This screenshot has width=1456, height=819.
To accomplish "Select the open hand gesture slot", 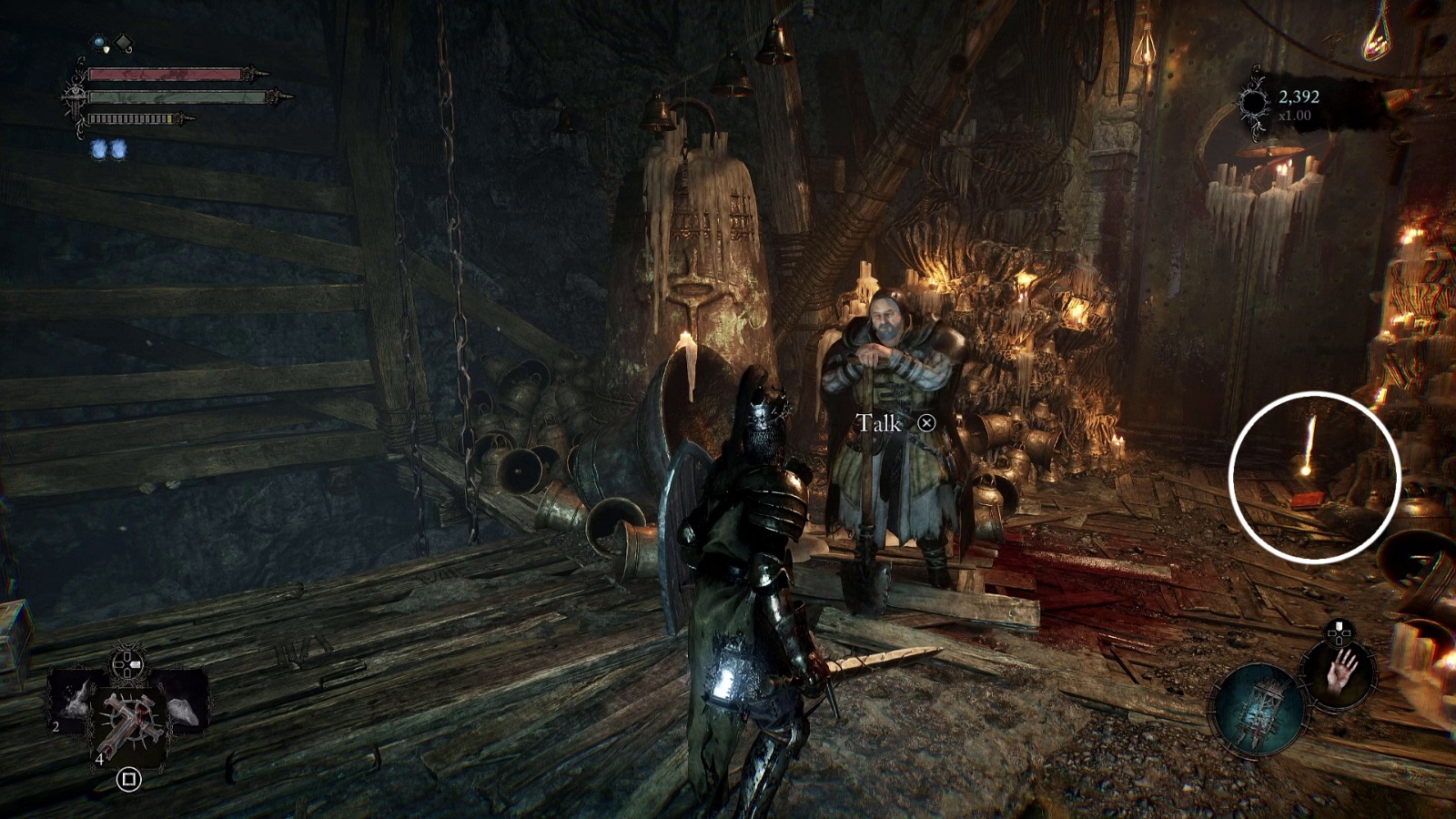I will pos(1341,671).
